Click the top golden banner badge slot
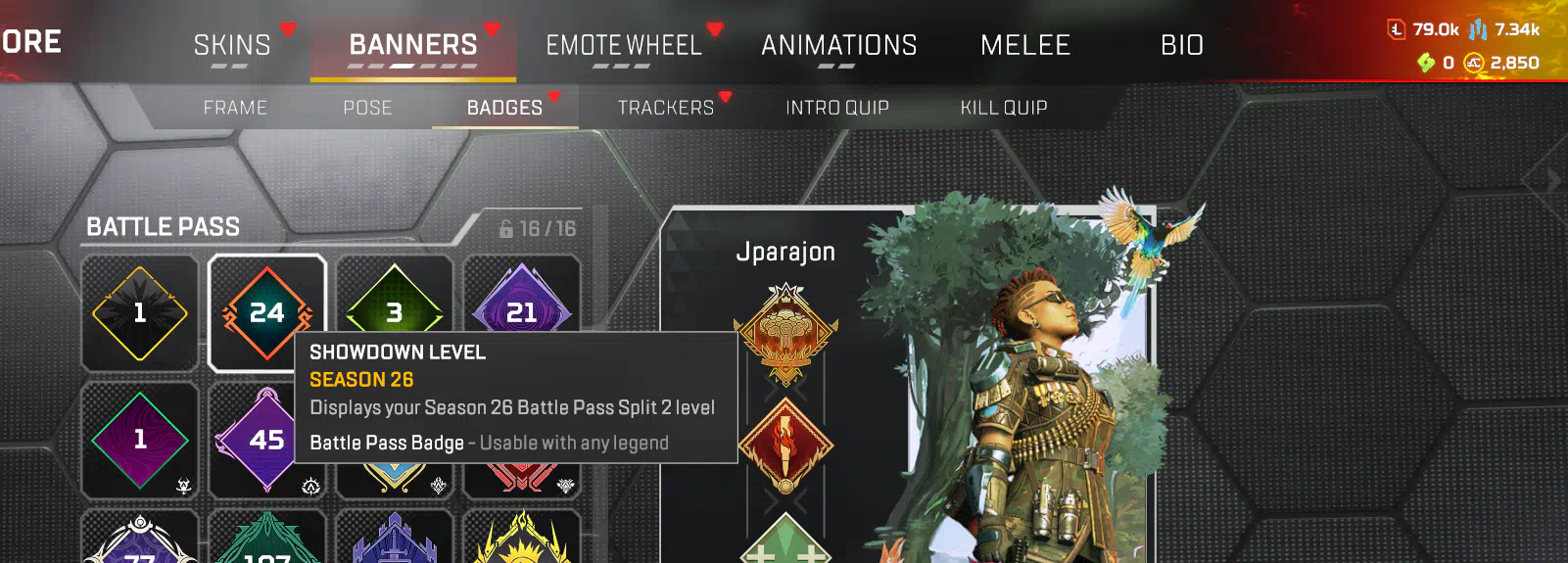 click(785, 335)
